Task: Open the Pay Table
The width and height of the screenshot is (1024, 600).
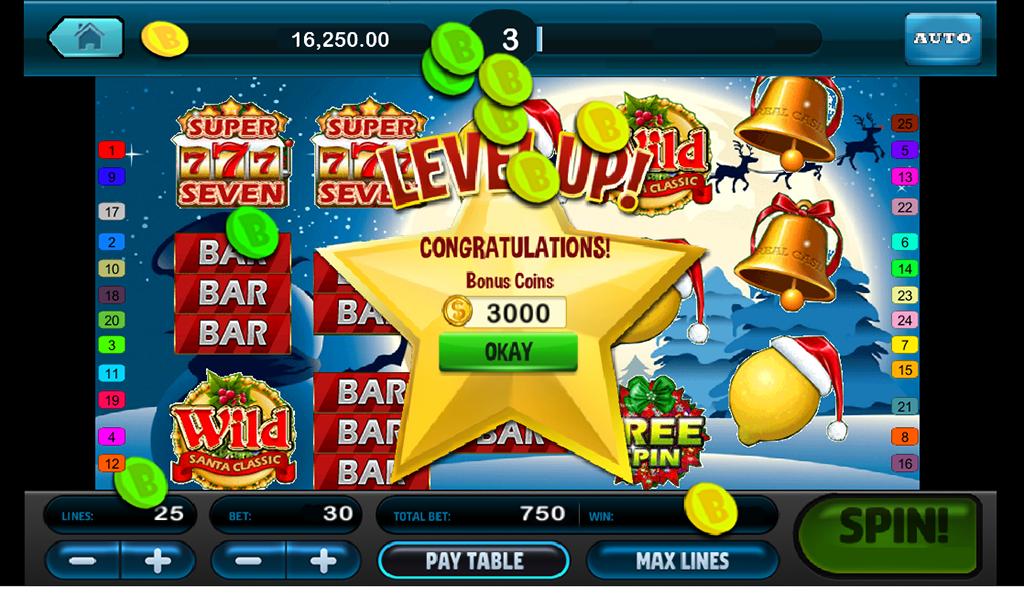Action: (473, 560)
